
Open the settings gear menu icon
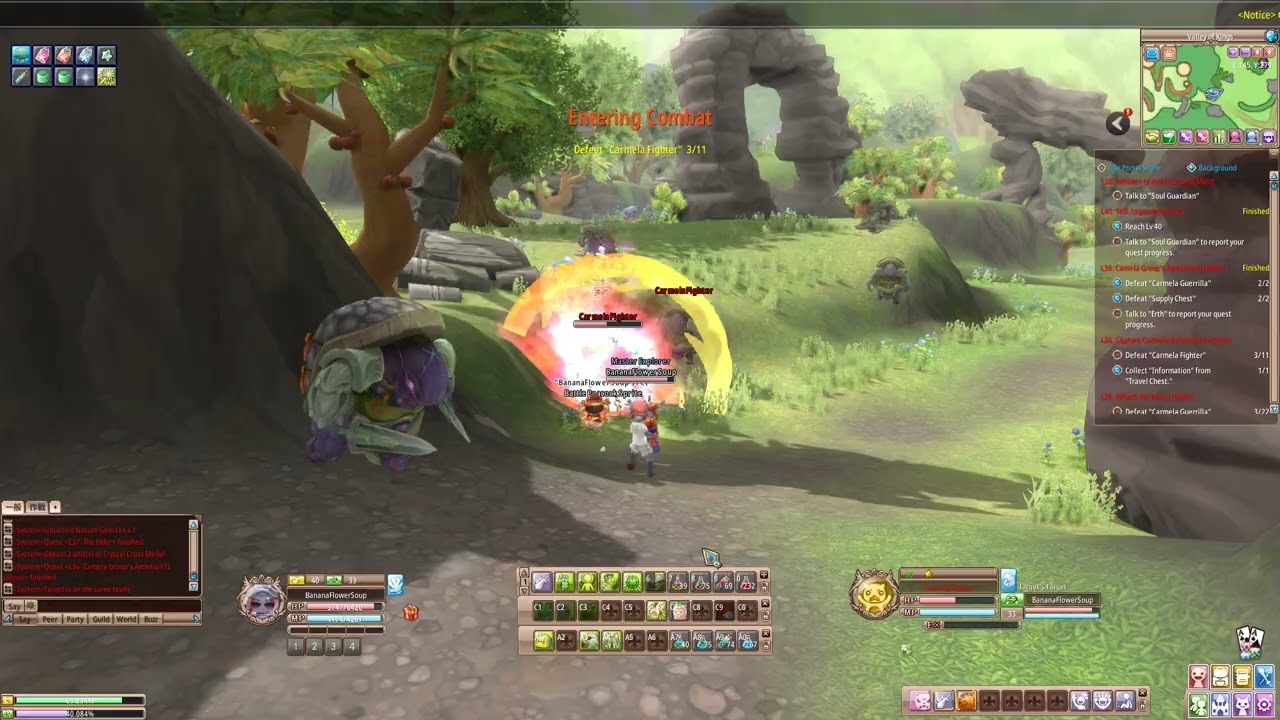pyautogui.click(x=1264, y=706)
